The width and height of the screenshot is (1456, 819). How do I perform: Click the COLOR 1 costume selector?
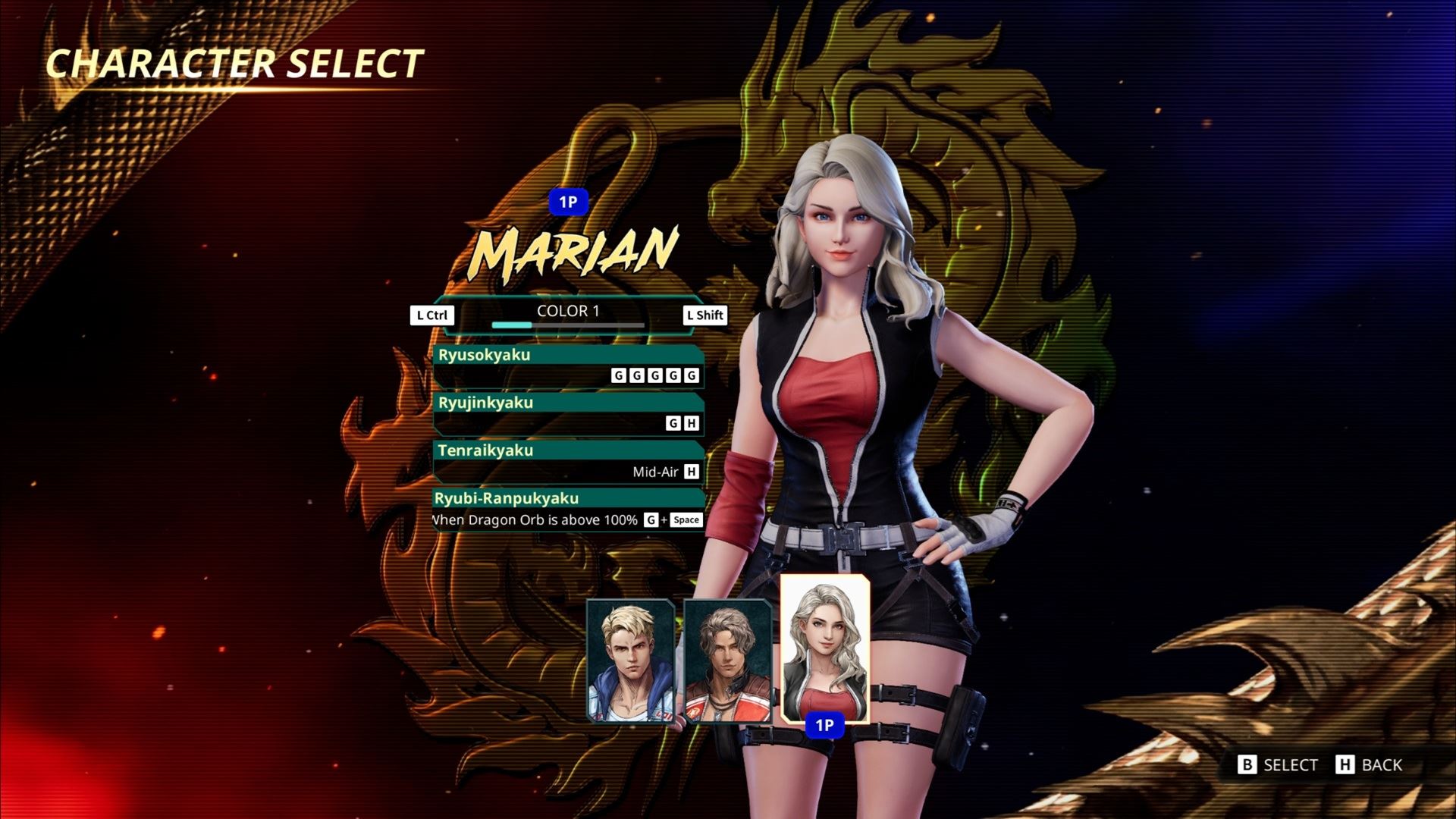[568, 314]
